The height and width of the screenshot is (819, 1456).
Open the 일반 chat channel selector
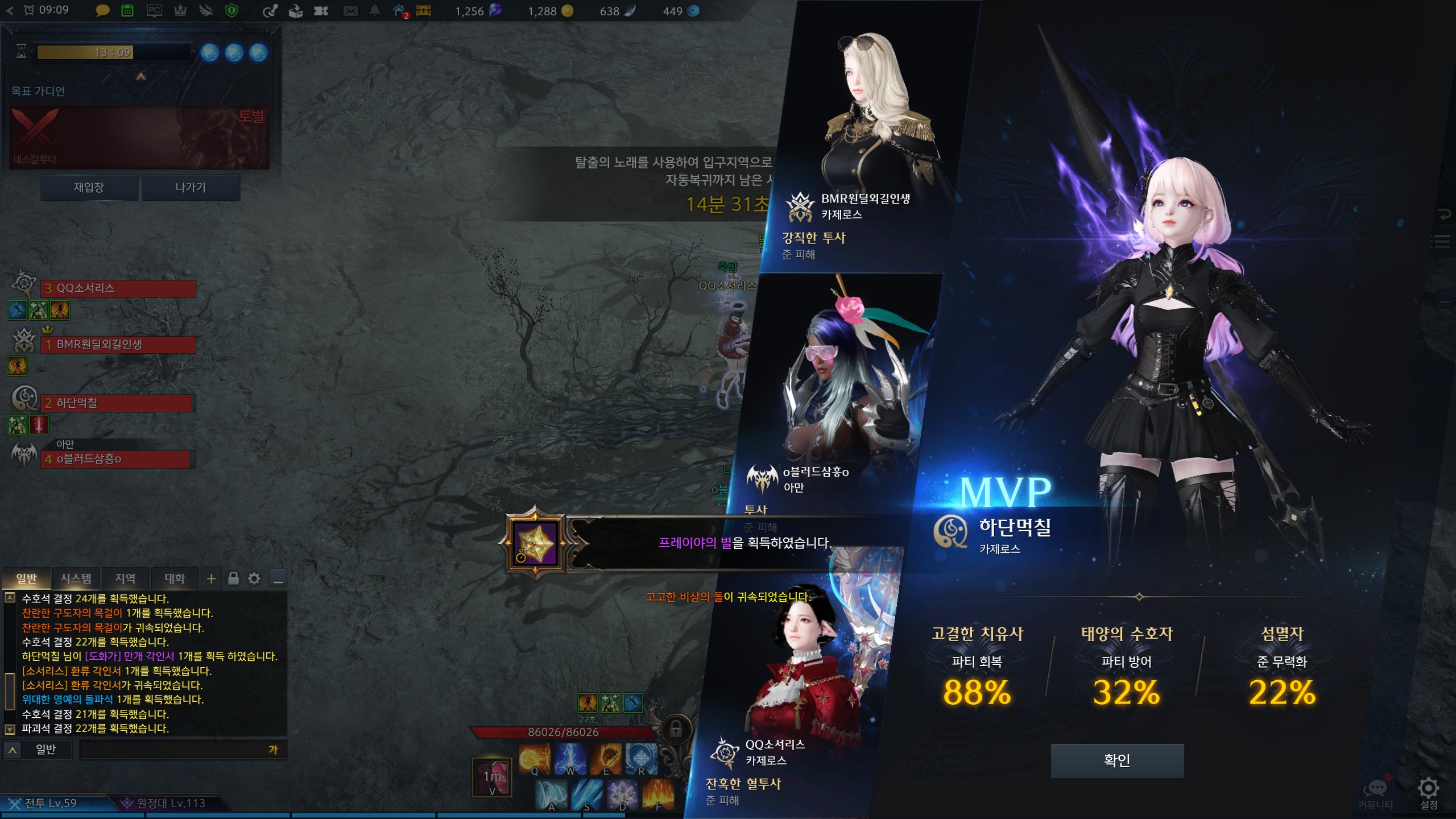(x=39, y=750)
